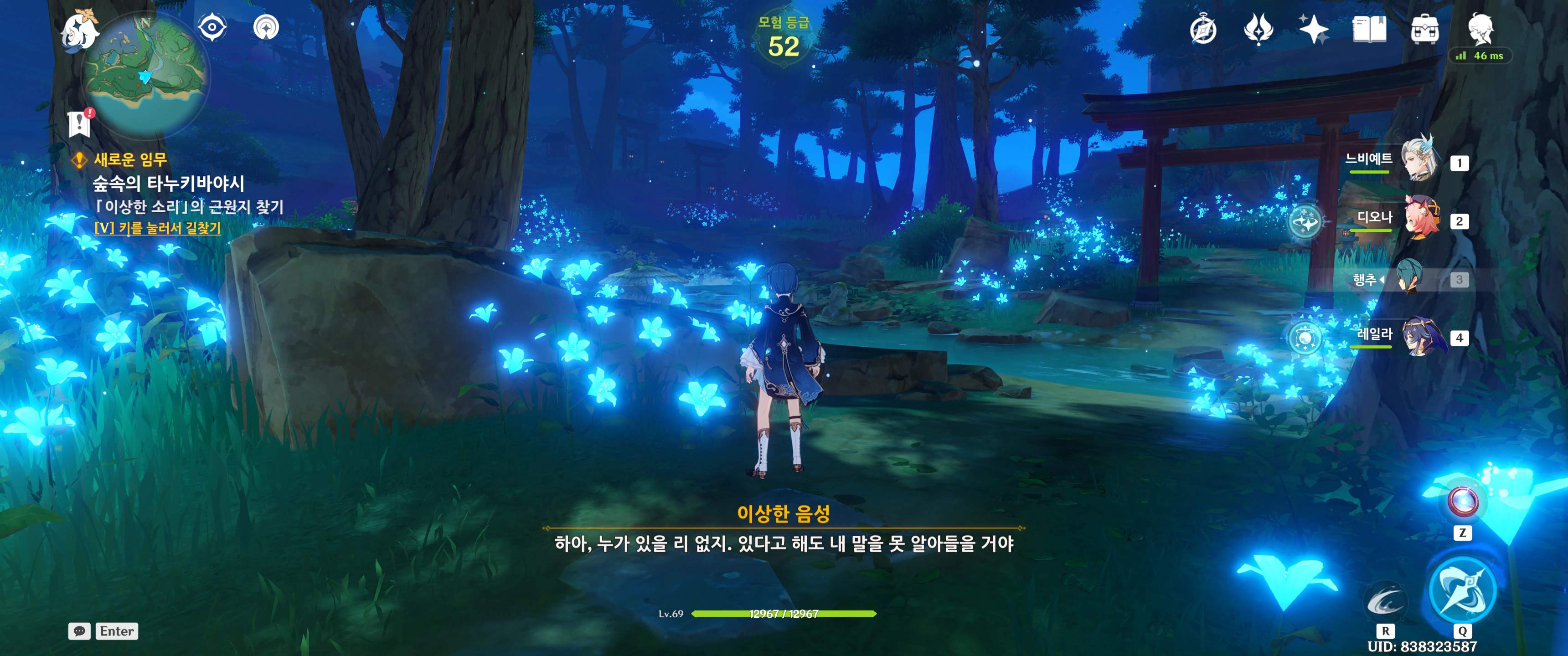Open the quest log banner icon

click(x=79, y=123)
